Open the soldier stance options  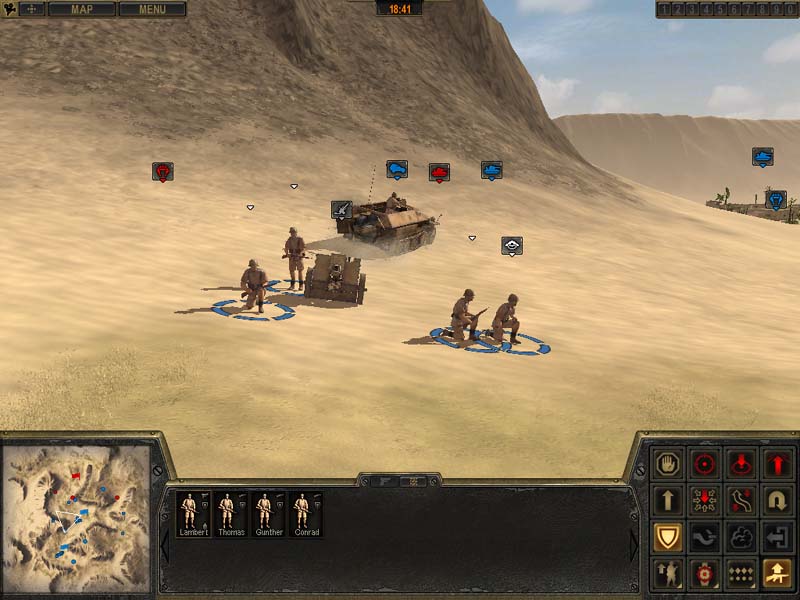[x=667, y=573]
